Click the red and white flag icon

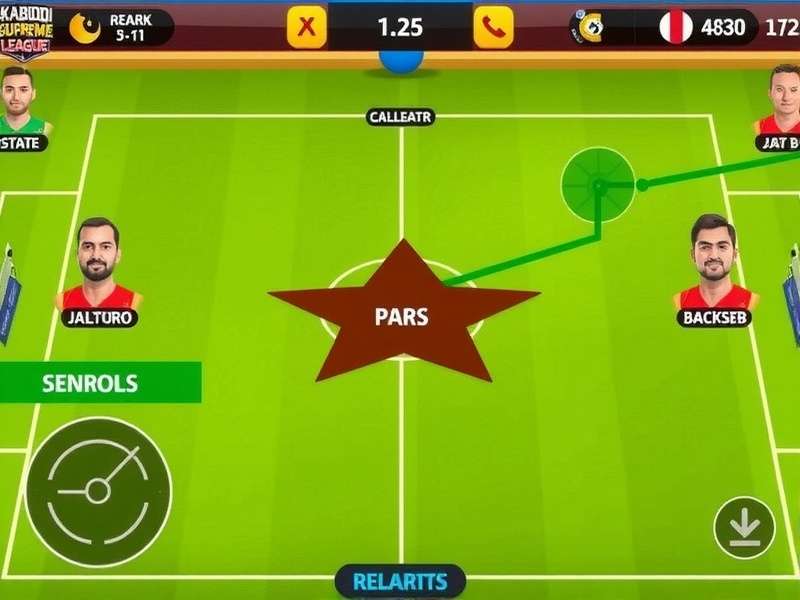676,27
